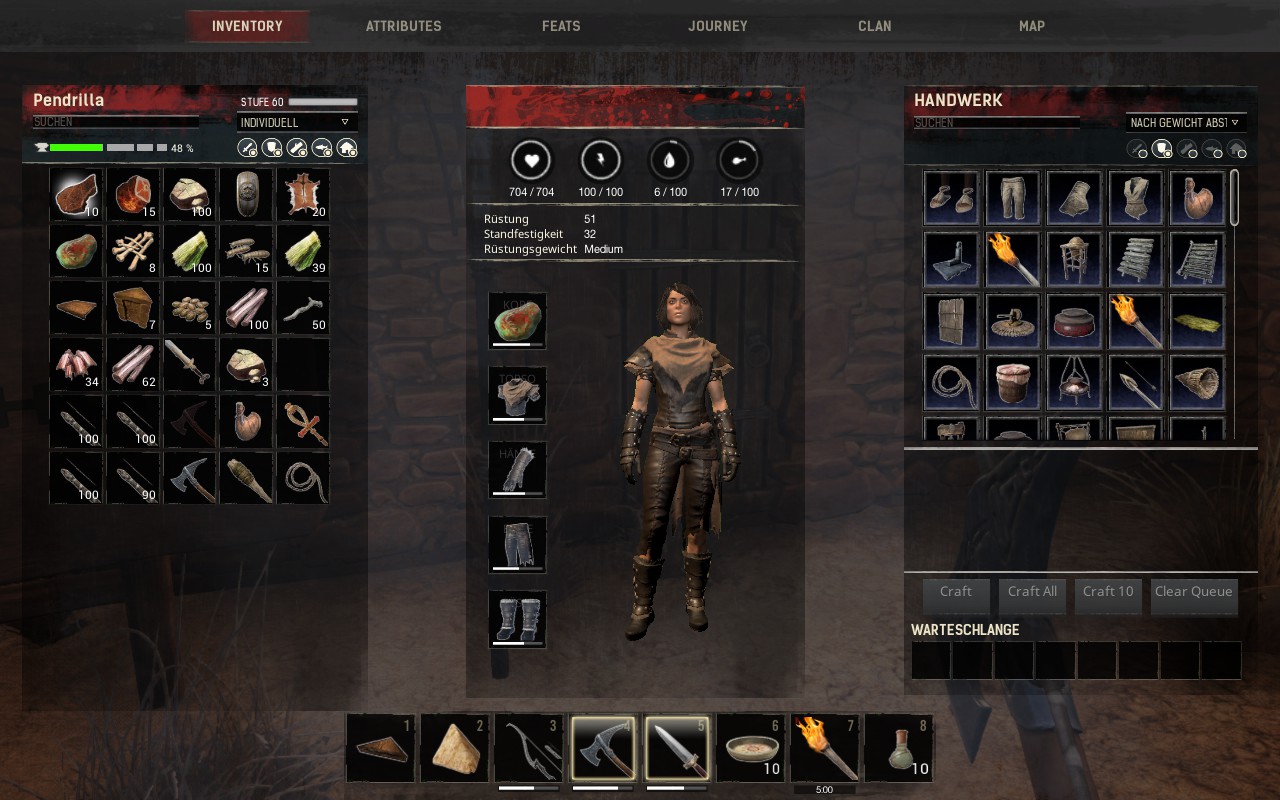1280x800 pixels.
Task: Select the bow in the hotbar
Action: [529, 748]
